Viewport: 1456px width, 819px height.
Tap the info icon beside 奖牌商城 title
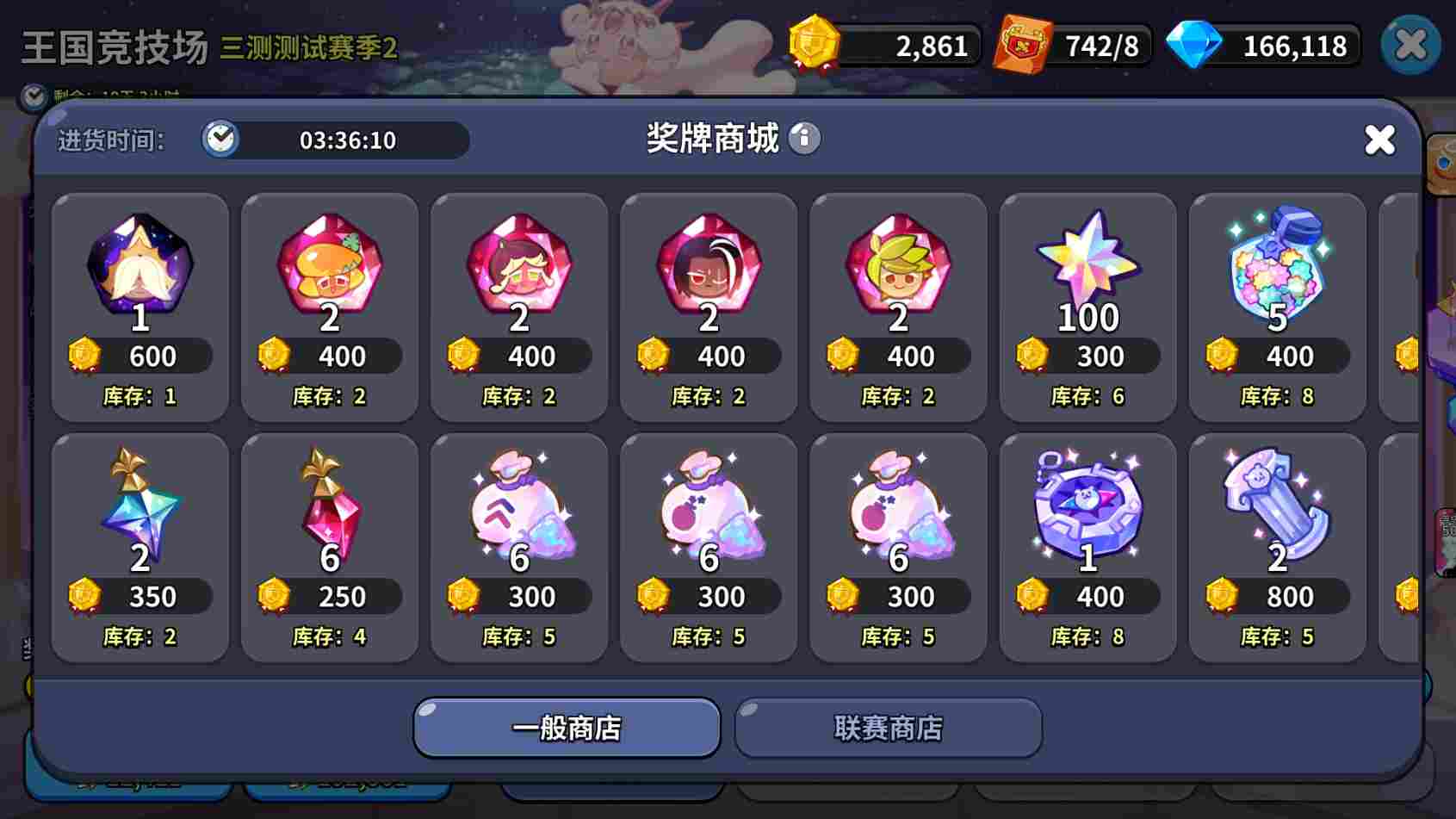click(804, 138)
